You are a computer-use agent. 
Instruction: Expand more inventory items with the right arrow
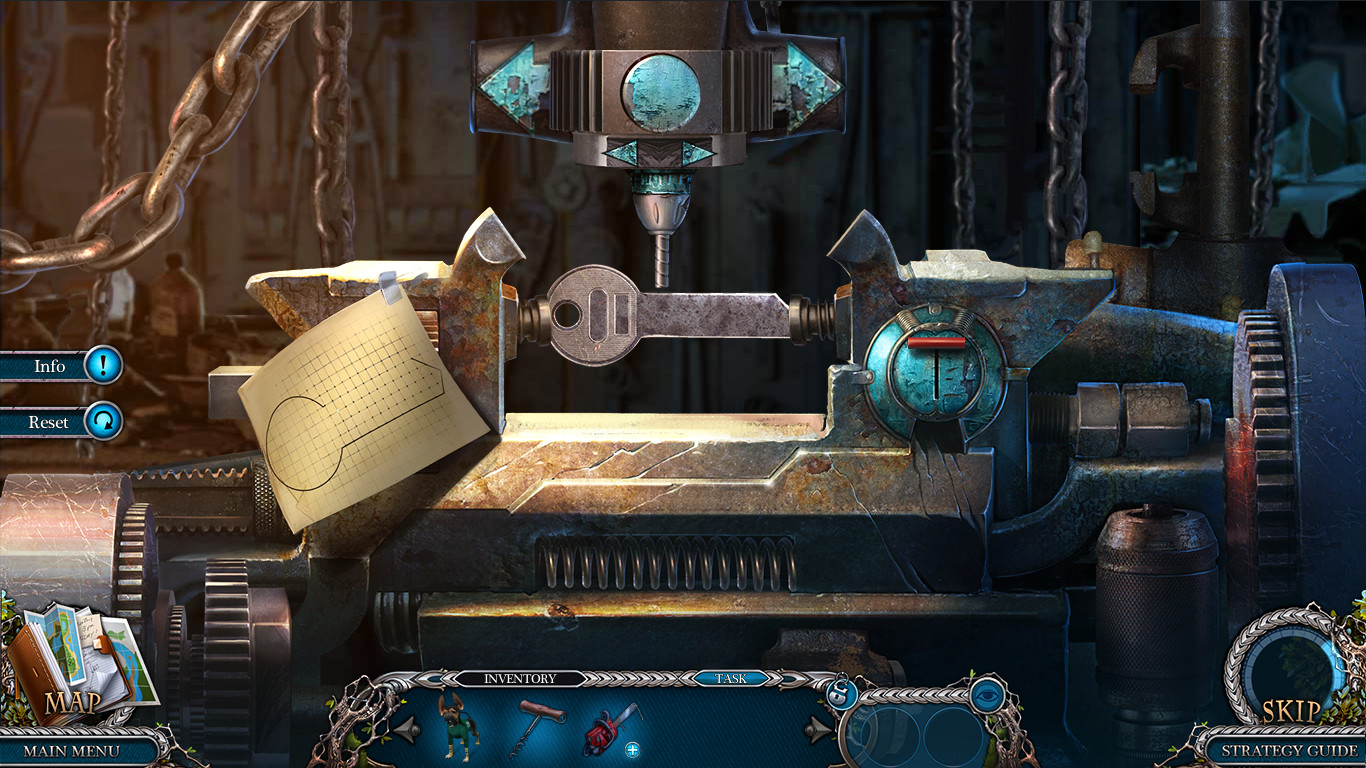[x=817, y=728]
